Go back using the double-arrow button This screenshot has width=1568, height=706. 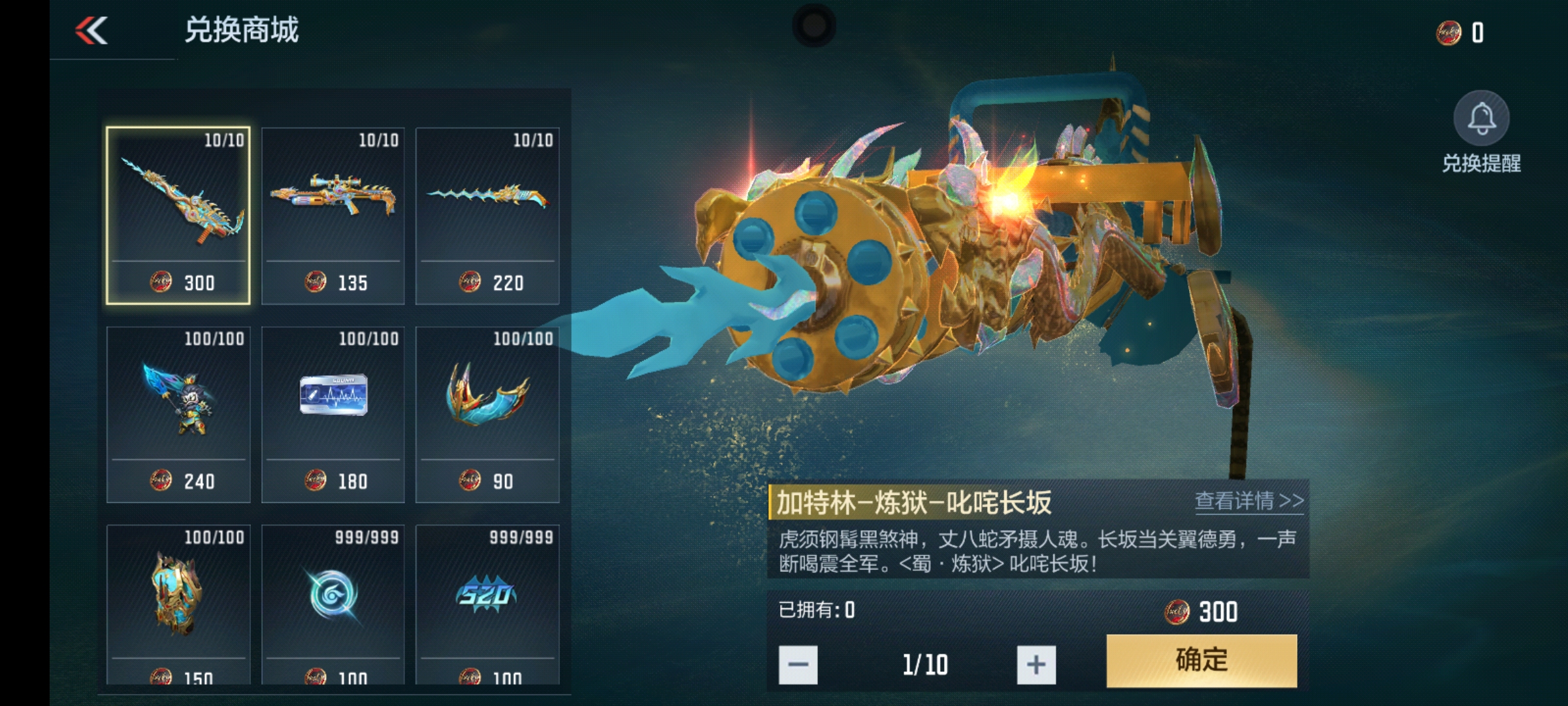(91, 31)
